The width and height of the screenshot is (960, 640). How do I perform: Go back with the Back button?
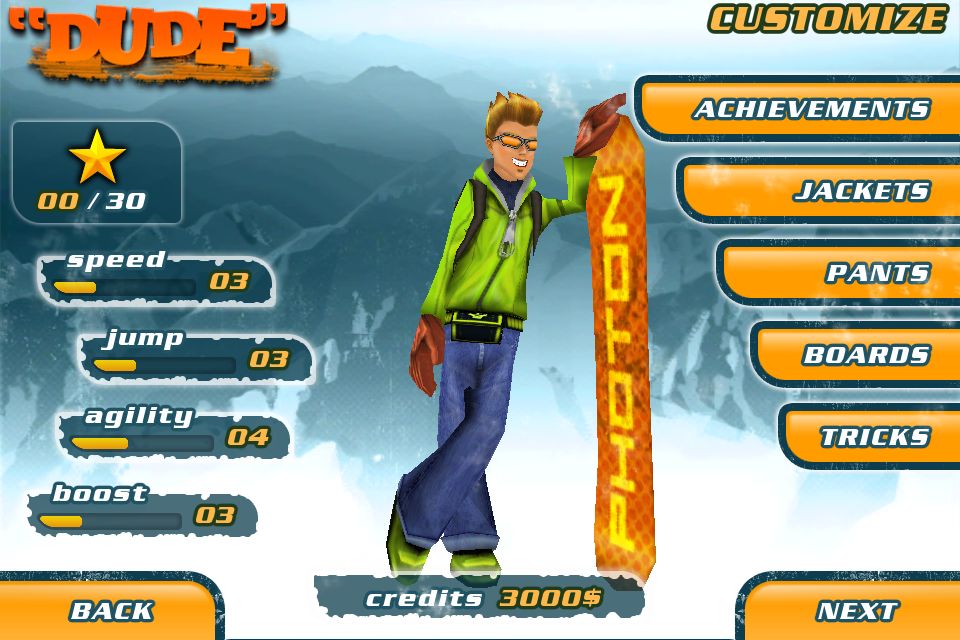coord(110,610)
